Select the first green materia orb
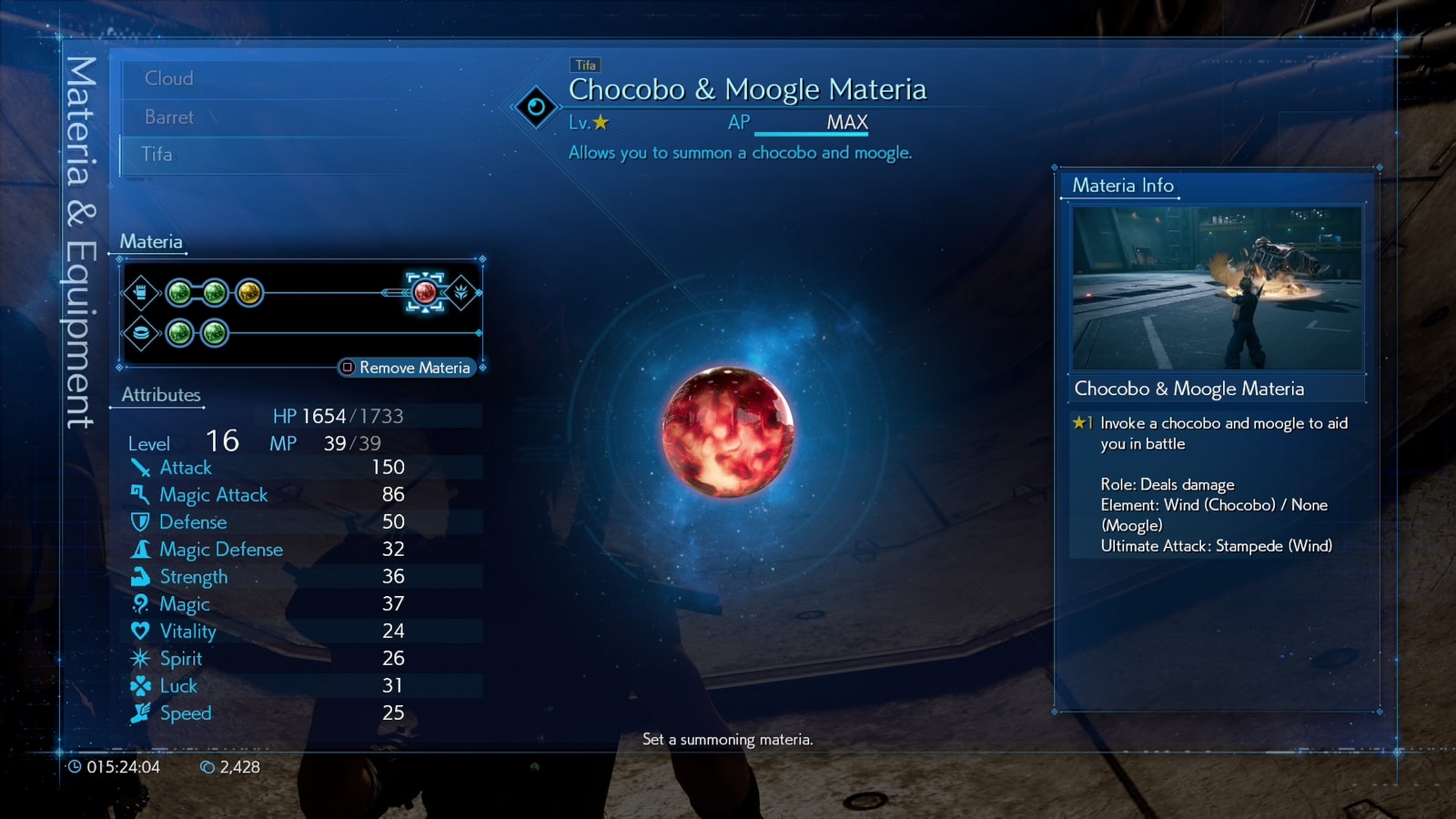 click(x=179, y=293)
